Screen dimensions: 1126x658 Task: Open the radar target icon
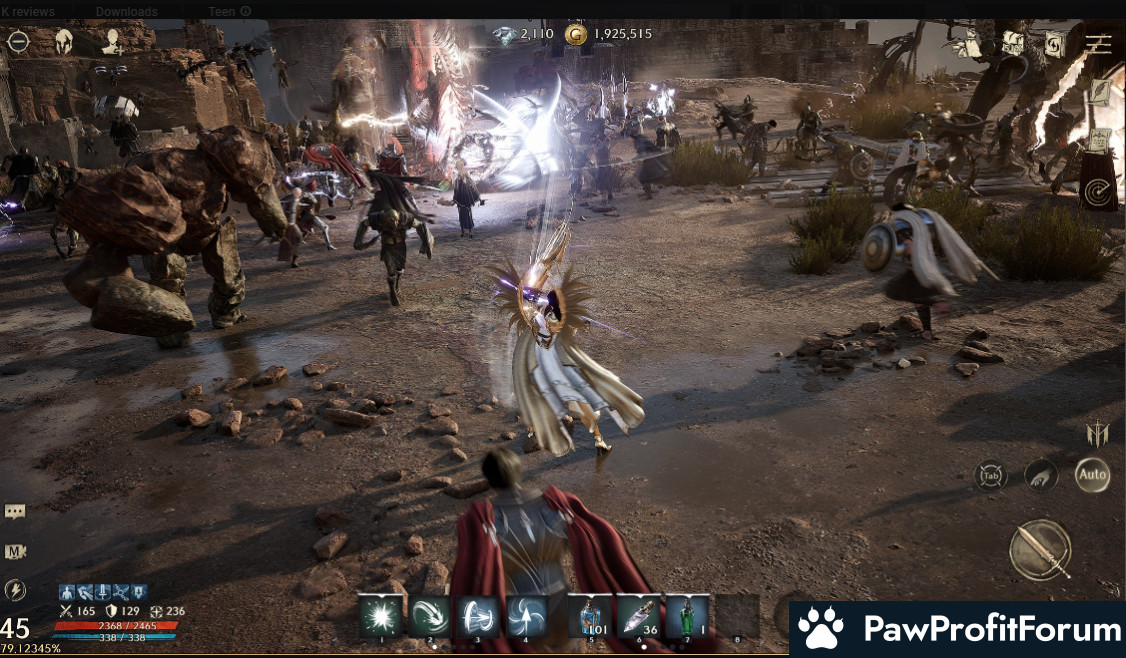coord(1100,189)
